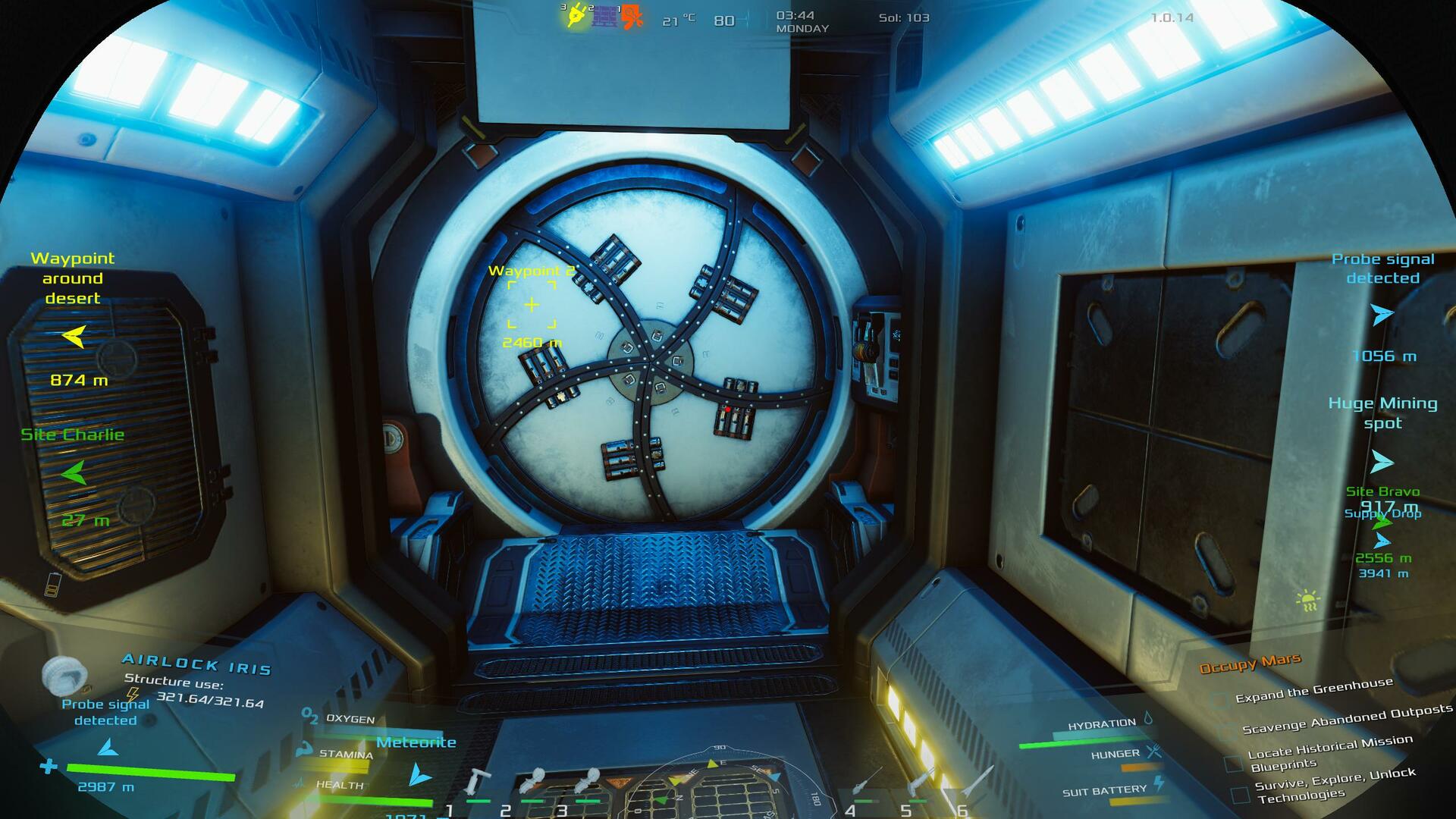This screenshot has height=819, width=1456.
Task: Choose the Scavenge Abandoned Outposts objective
Action: [x=1347, y=719]
